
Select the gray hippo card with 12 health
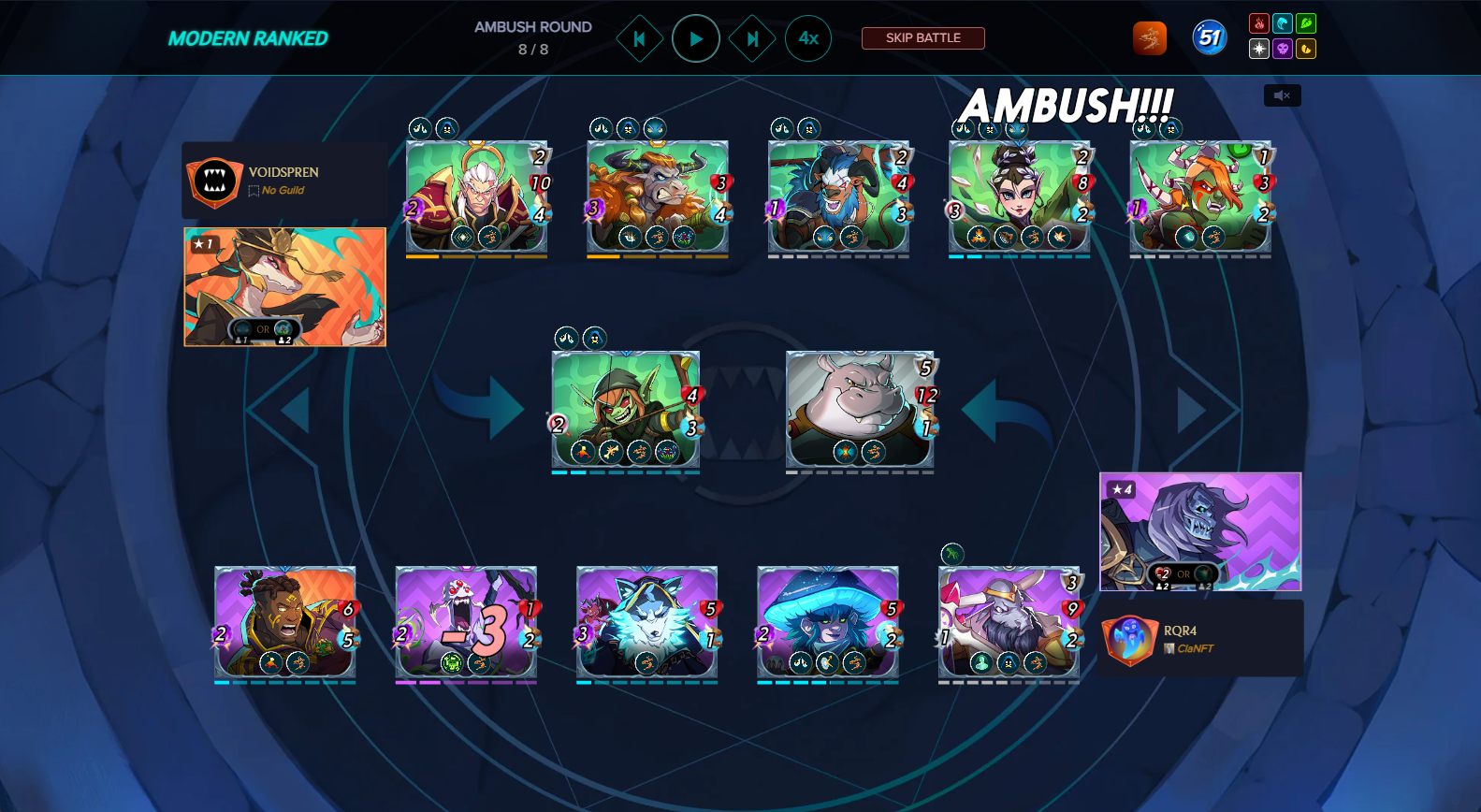[x=859, y=409]
